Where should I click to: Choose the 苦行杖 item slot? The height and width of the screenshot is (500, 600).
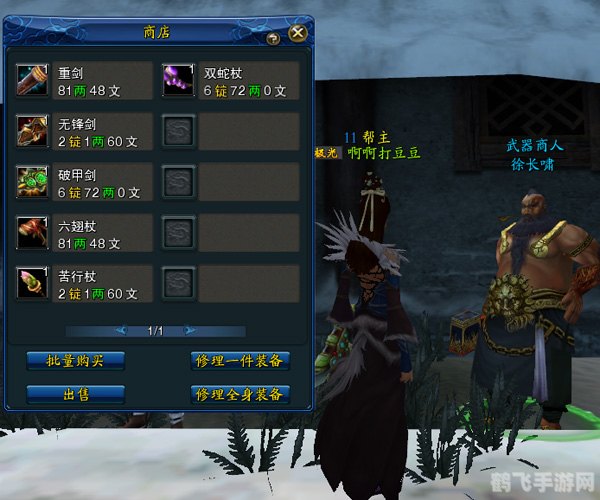coord(33,283)
